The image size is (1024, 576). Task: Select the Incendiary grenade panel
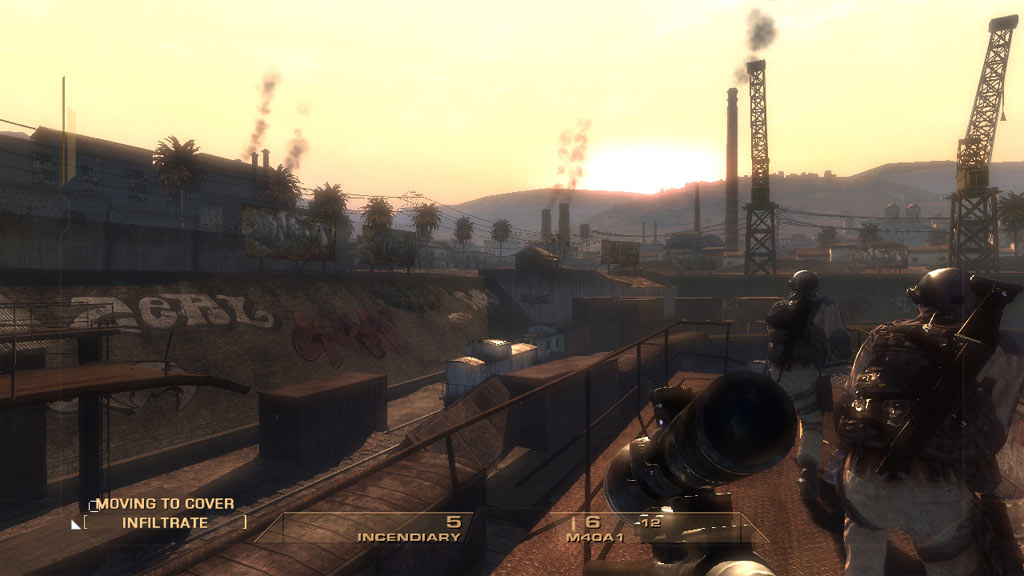409,529
